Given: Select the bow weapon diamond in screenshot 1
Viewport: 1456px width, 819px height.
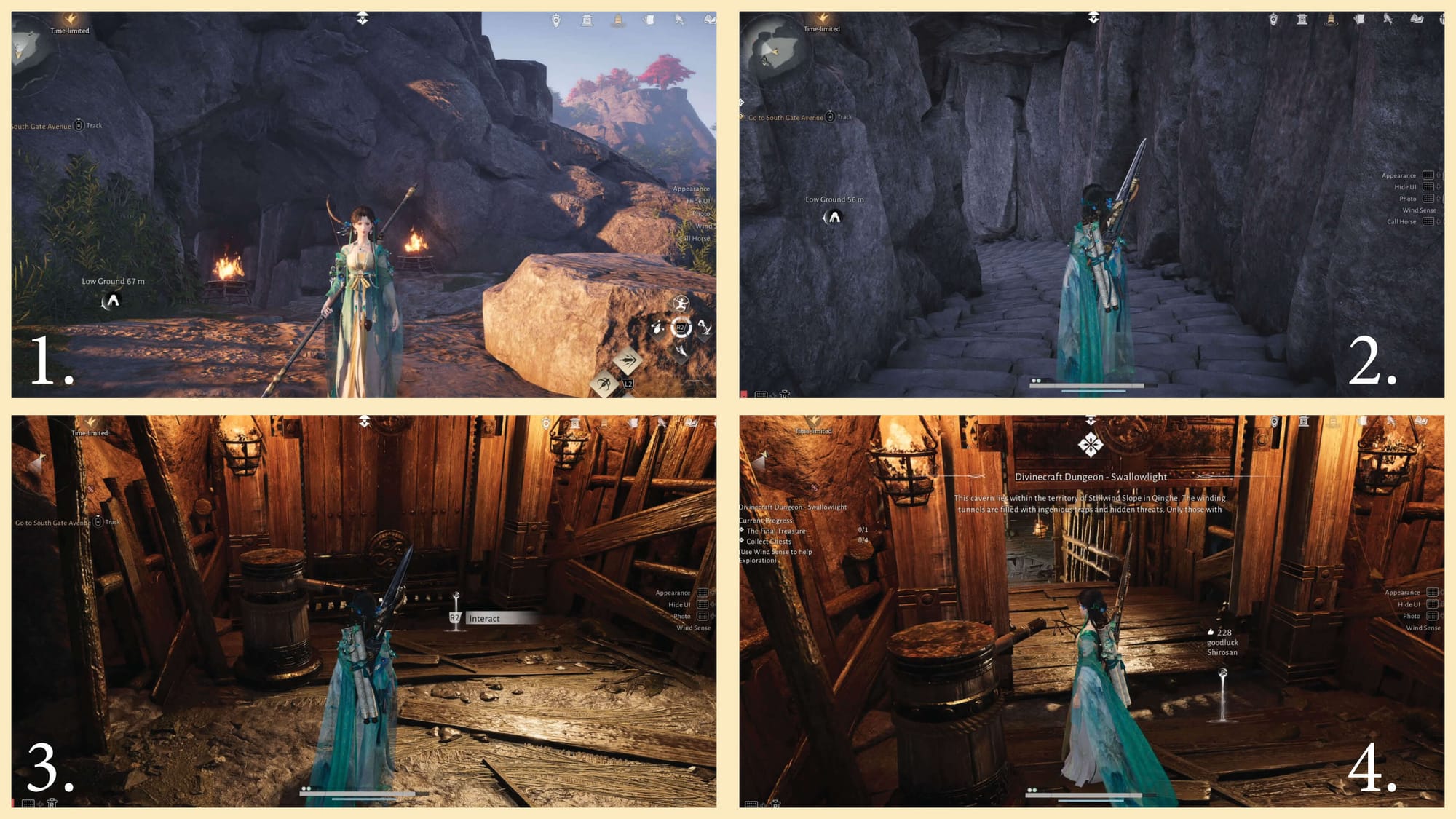Looking at the screenshot, I should (x=604, y=383).
